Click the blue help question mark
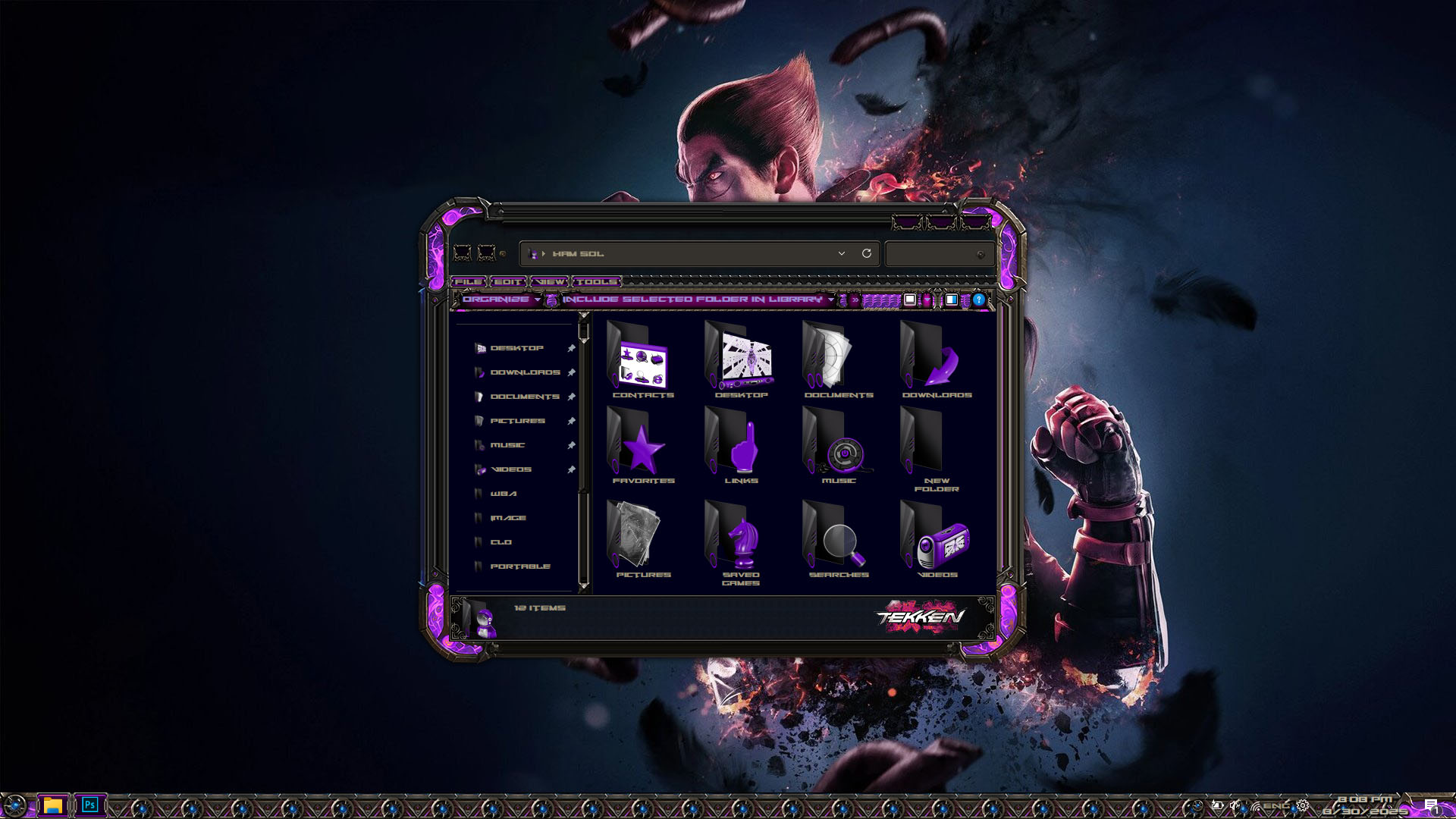 979,300
